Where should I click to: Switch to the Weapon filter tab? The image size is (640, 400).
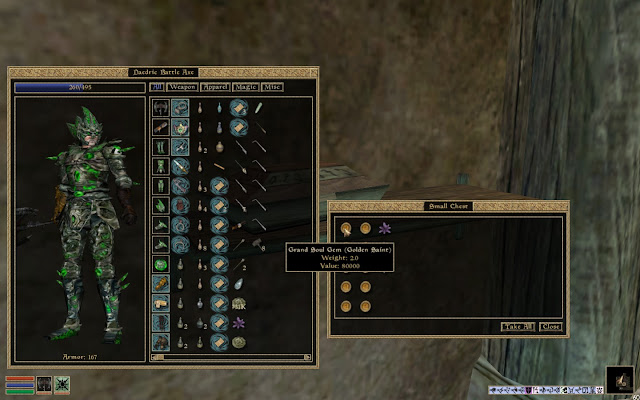(183, 87)
